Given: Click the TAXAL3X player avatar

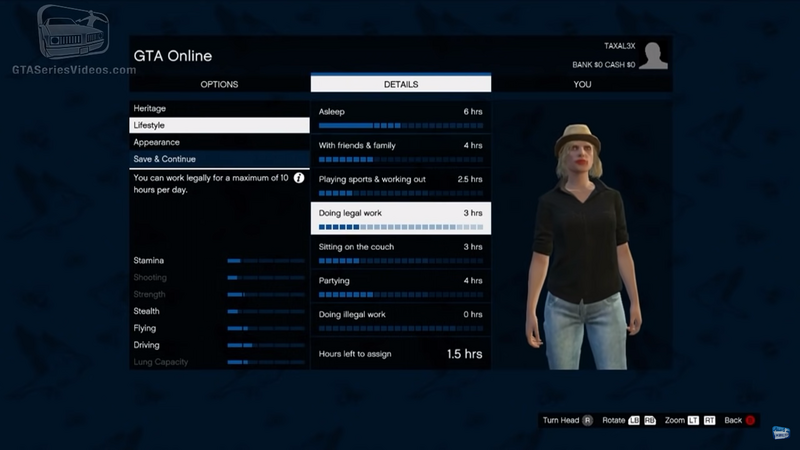Looking at the screenshot, I should tap(653, 56).
